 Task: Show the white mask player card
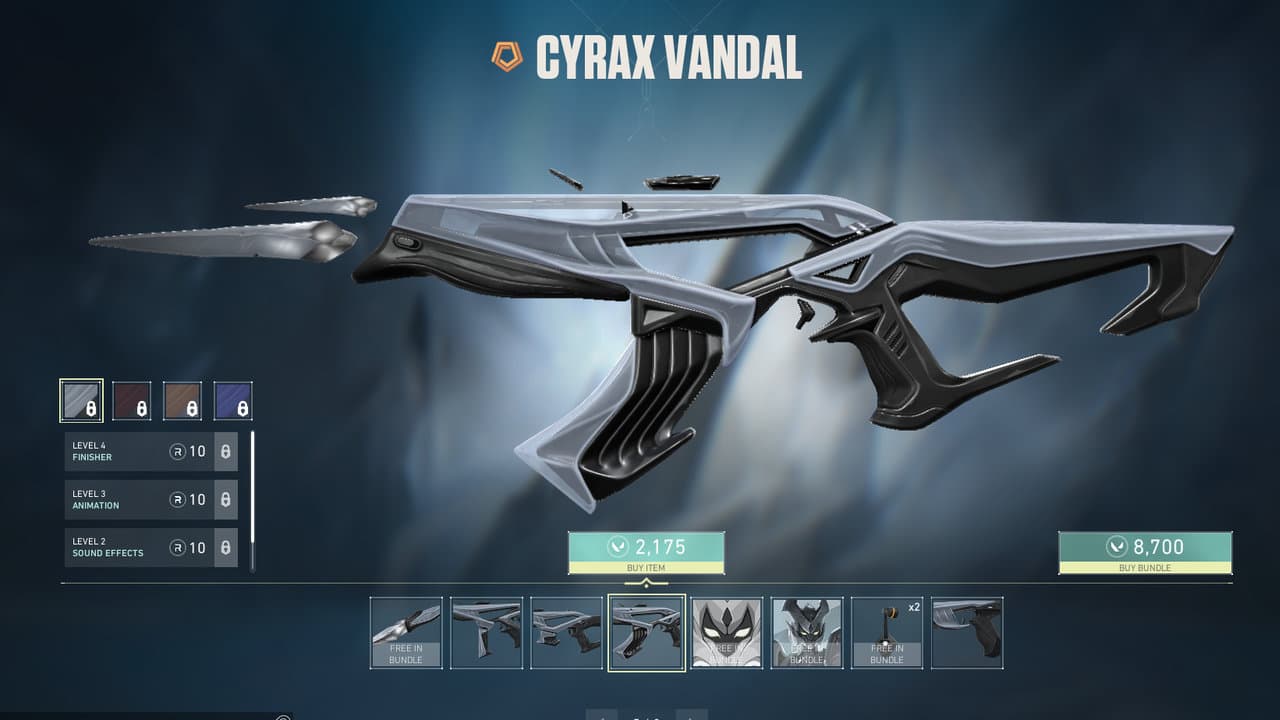pyautogui.click(x=727, y=633)
